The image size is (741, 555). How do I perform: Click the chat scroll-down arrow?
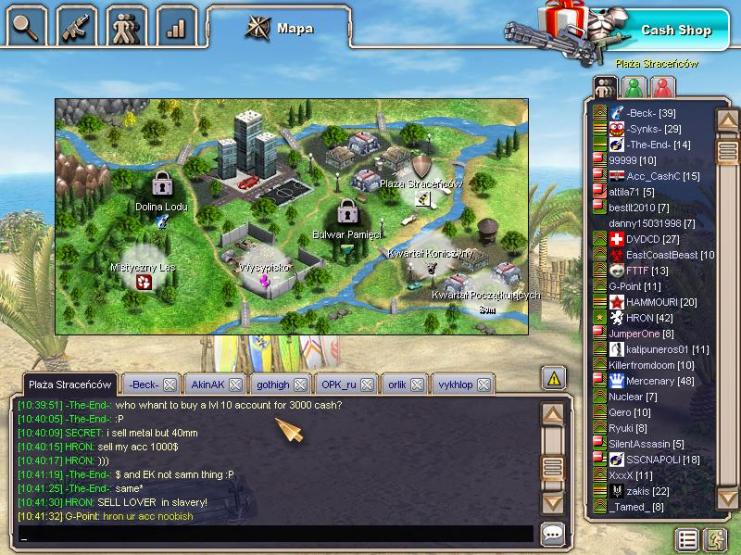coord(553,503)
